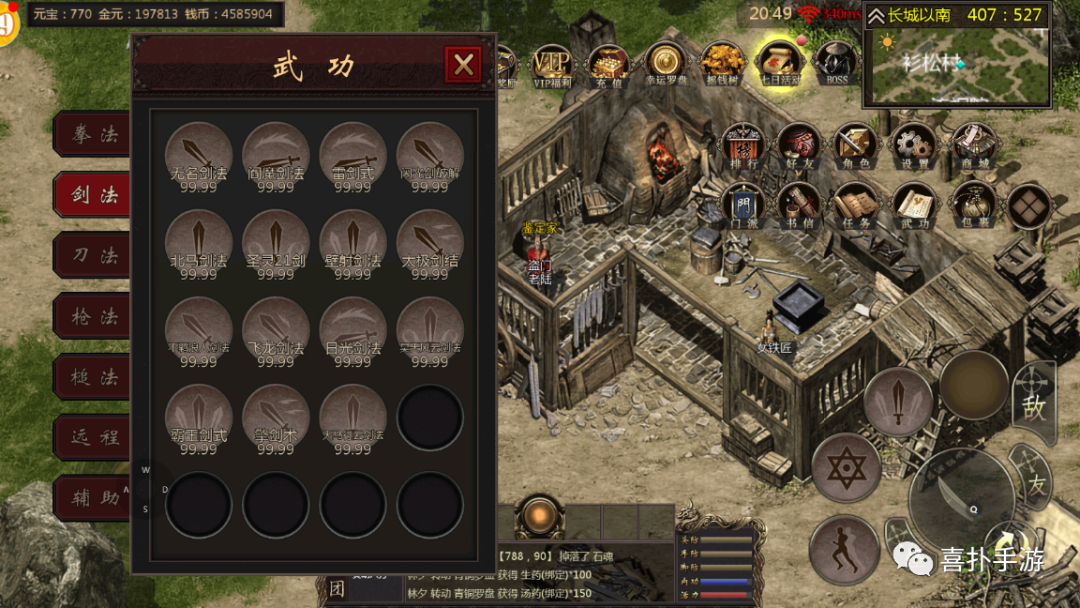Select the 无名剑法 sword skill
1080x608 pixels.
pos(198,156)
